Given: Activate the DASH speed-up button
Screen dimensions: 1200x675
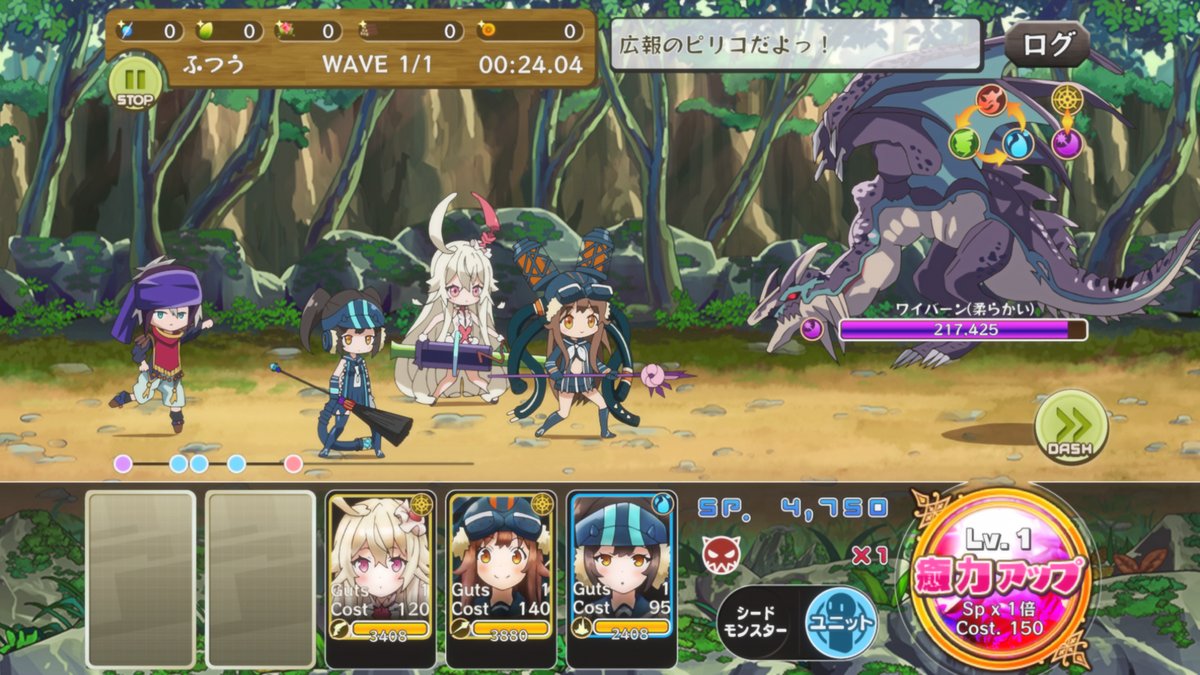Looking at the screenshot, I should click(1070, 427).
